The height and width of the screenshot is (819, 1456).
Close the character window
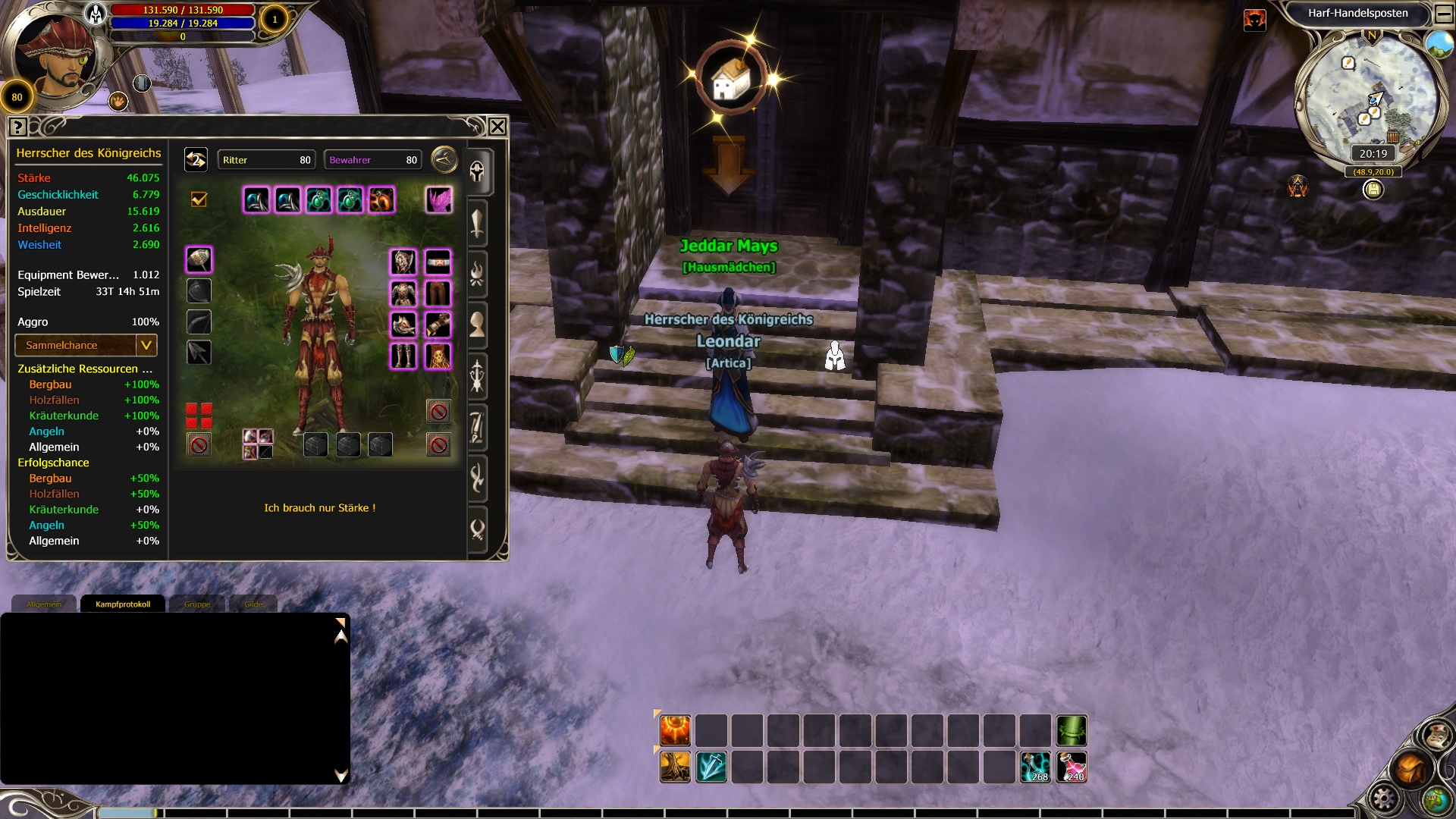[497, 127]
